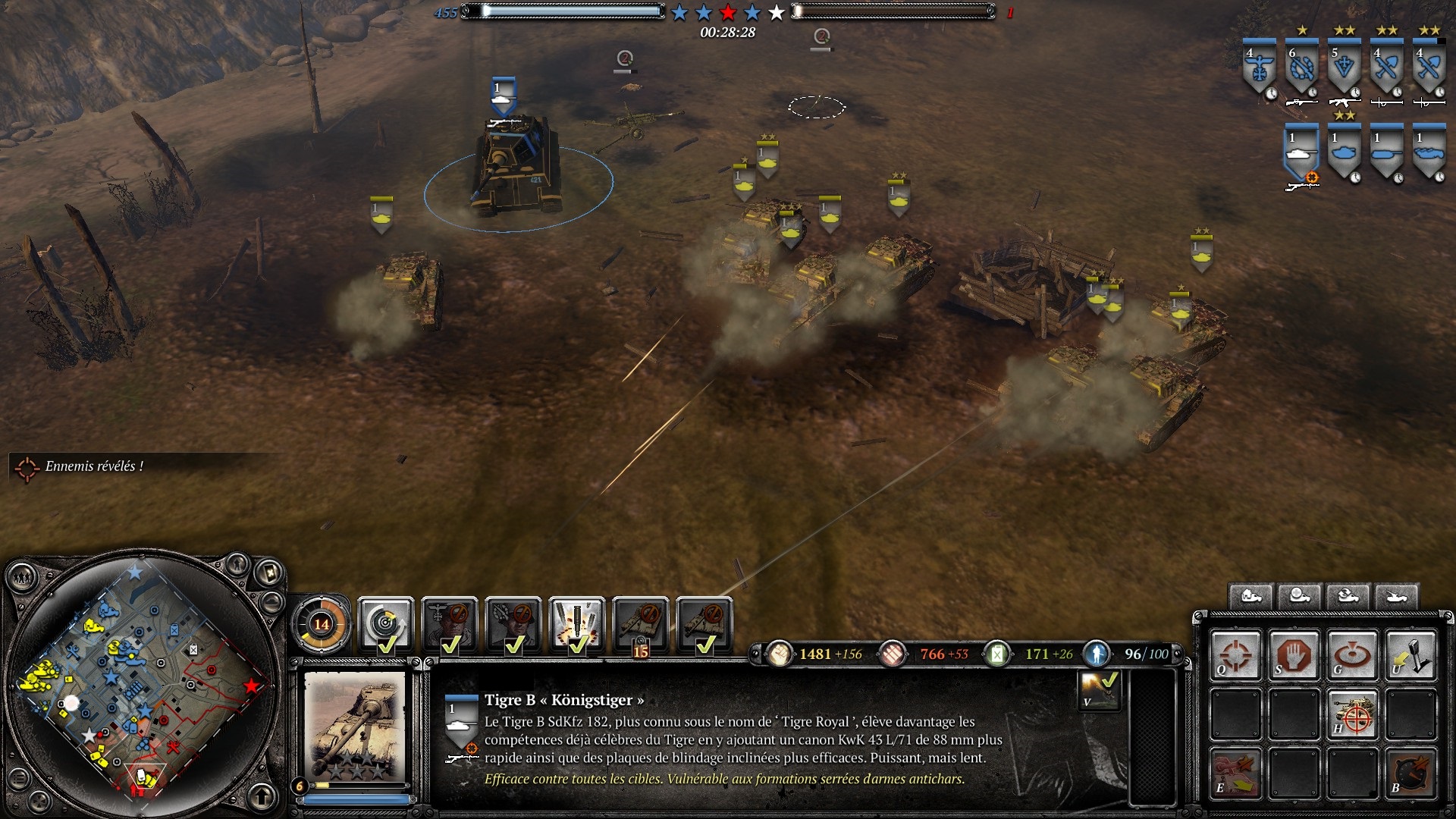Open the commander points dial showing 14
The image size is (1456, 819).
coord(322,624)
